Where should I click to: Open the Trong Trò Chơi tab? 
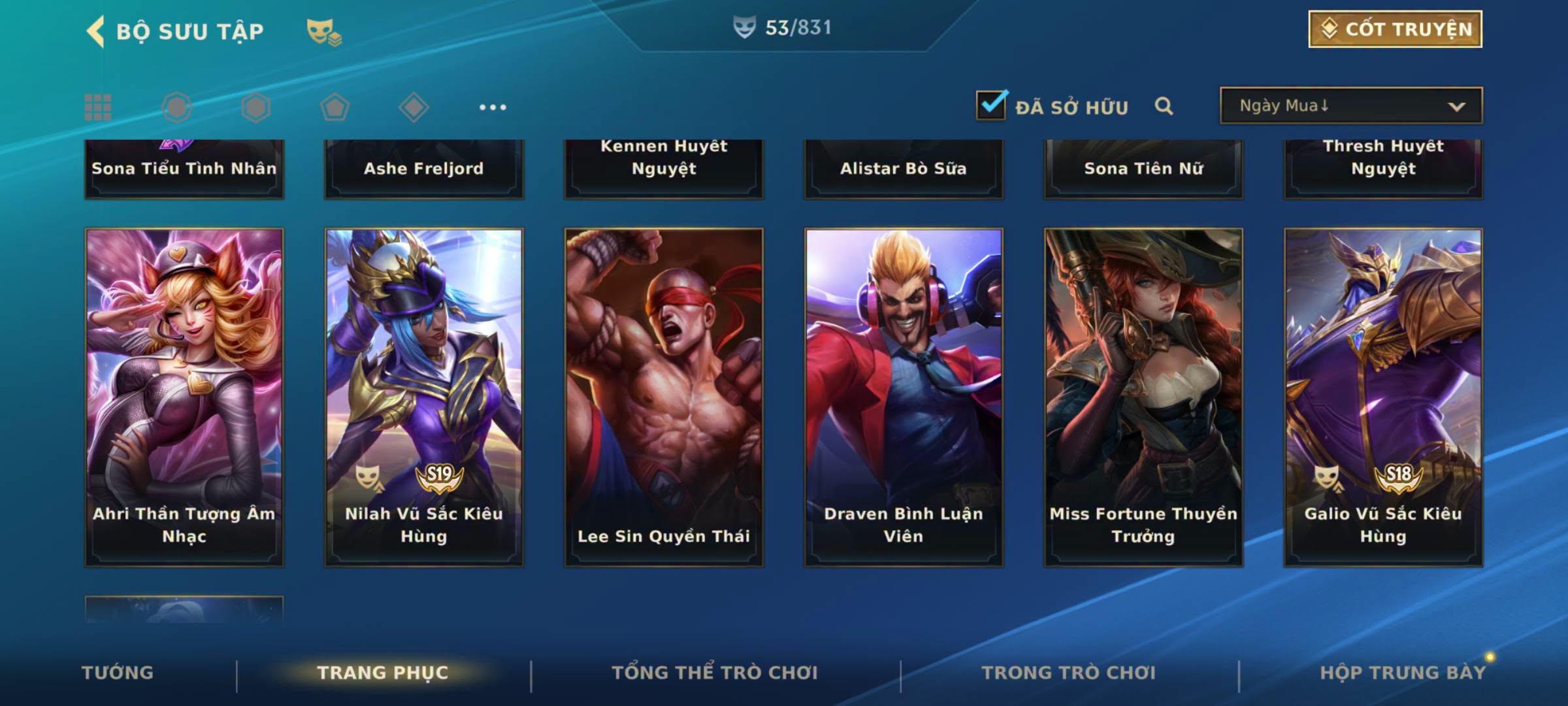(x=1068, y=673)
